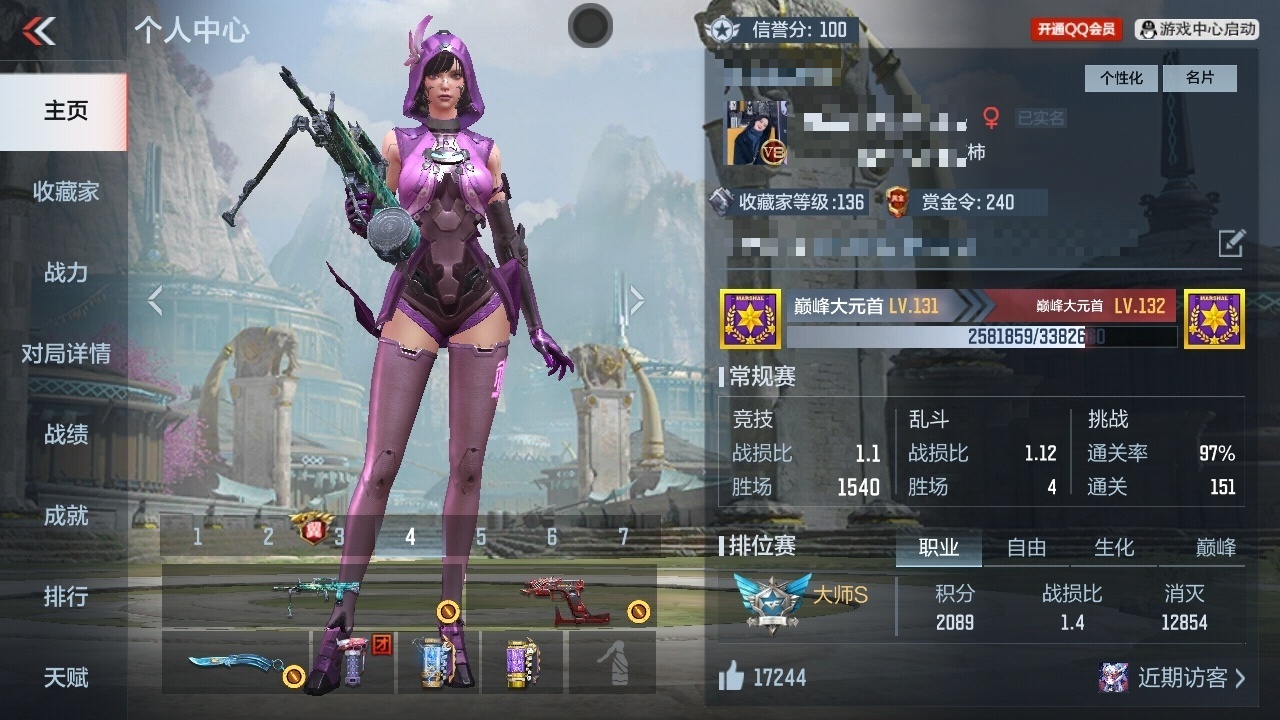Viewport: 1280px width, 720px height.
Task: Open the 战绩 records page
Action: coord(65,434)
